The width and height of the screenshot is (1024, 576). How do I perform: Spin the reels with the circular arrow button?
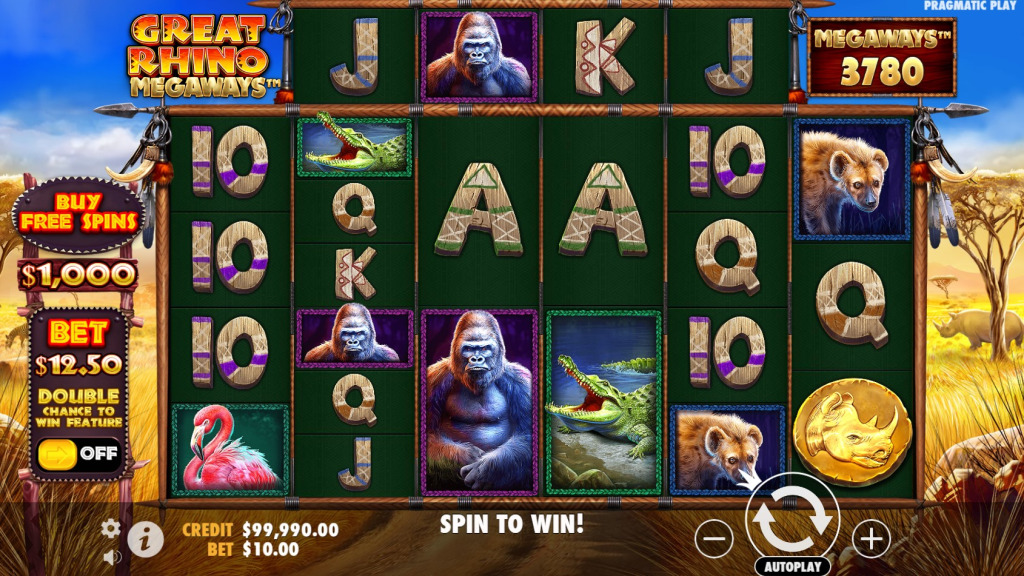pyautogui.click(x=792, y=518)
